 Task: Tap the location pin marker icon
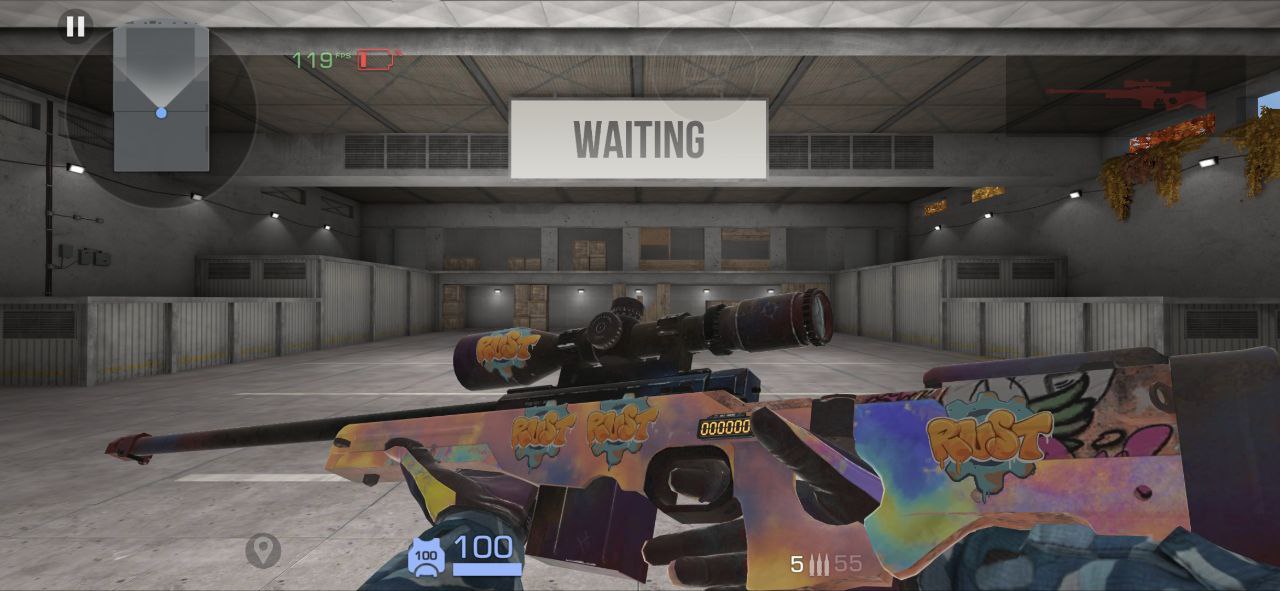tap(263, 550)
